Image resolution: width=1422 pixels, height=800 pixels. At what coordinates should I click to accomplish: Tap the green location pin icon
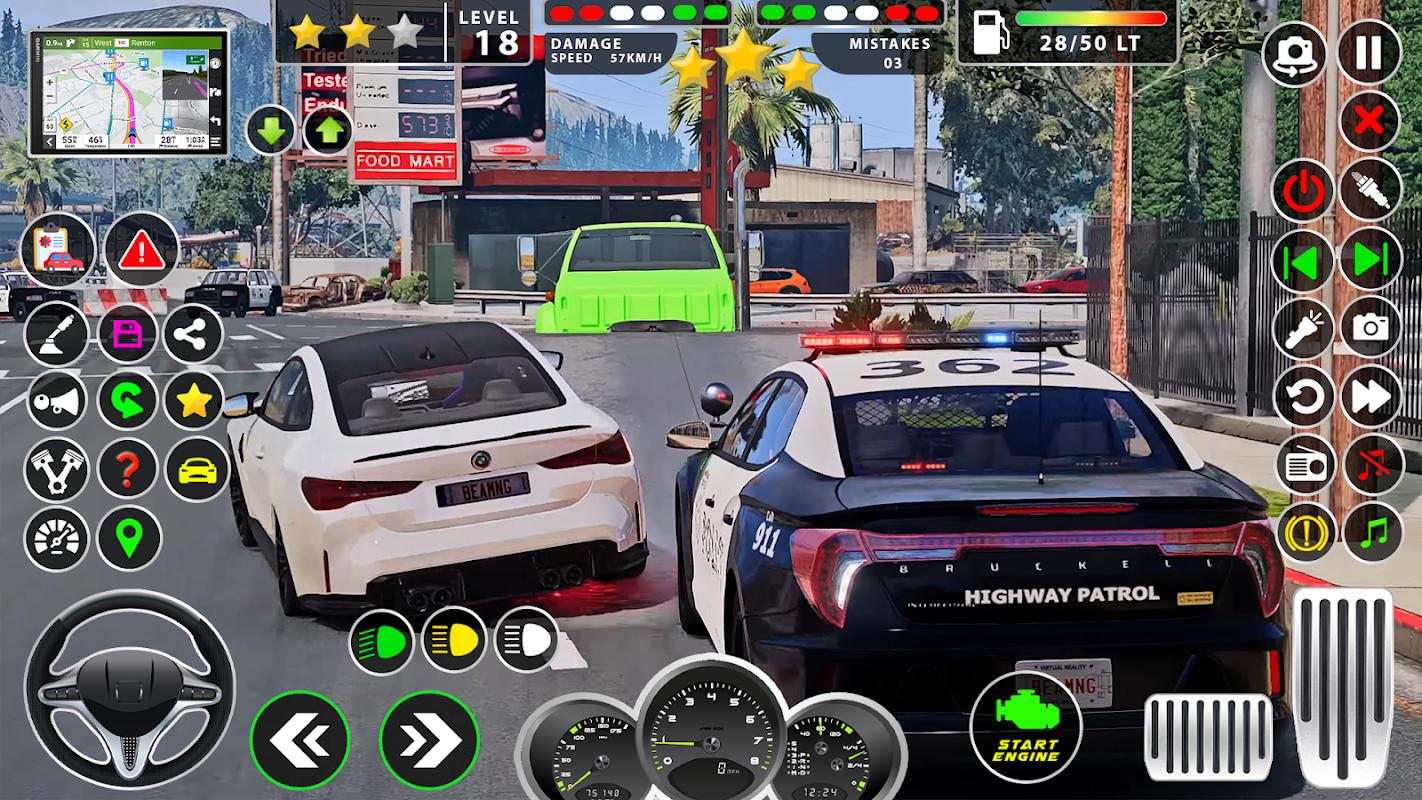coord(128,538)
